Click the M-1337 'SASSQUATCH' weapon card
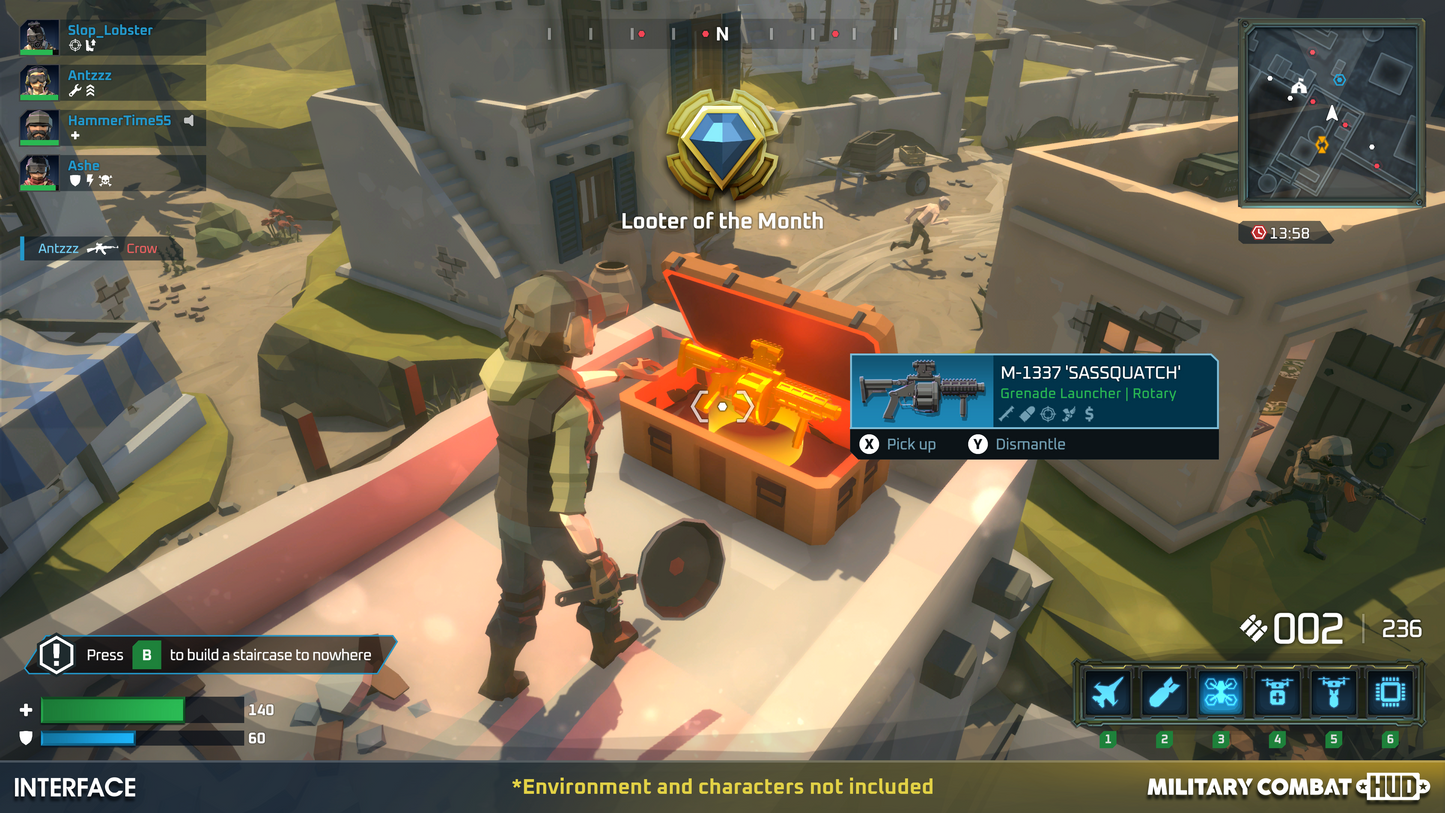The width and height of the screenshot is (1445, 813). click(1034, 392)
